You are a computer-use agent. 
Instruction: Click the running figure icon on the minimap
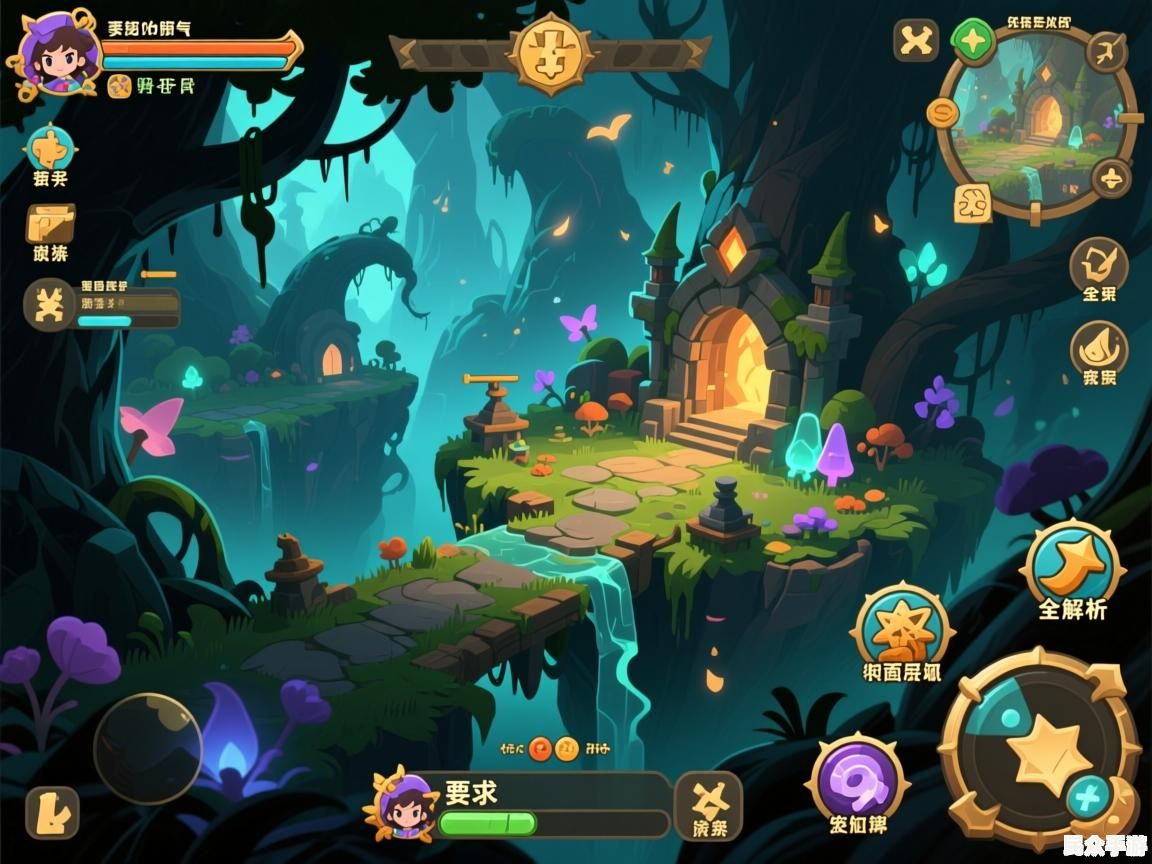point(1106,50)
